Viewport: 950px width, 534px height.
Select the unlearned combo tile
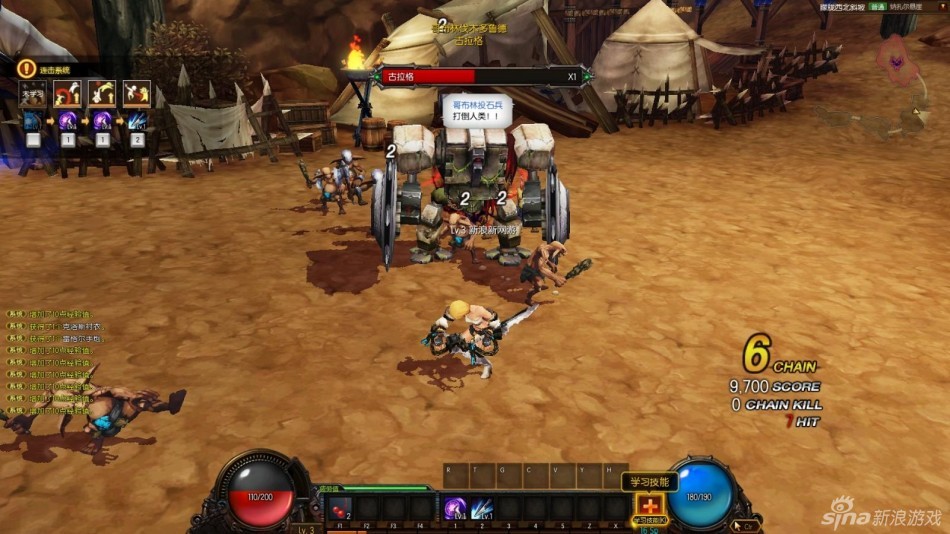point(33,94)
